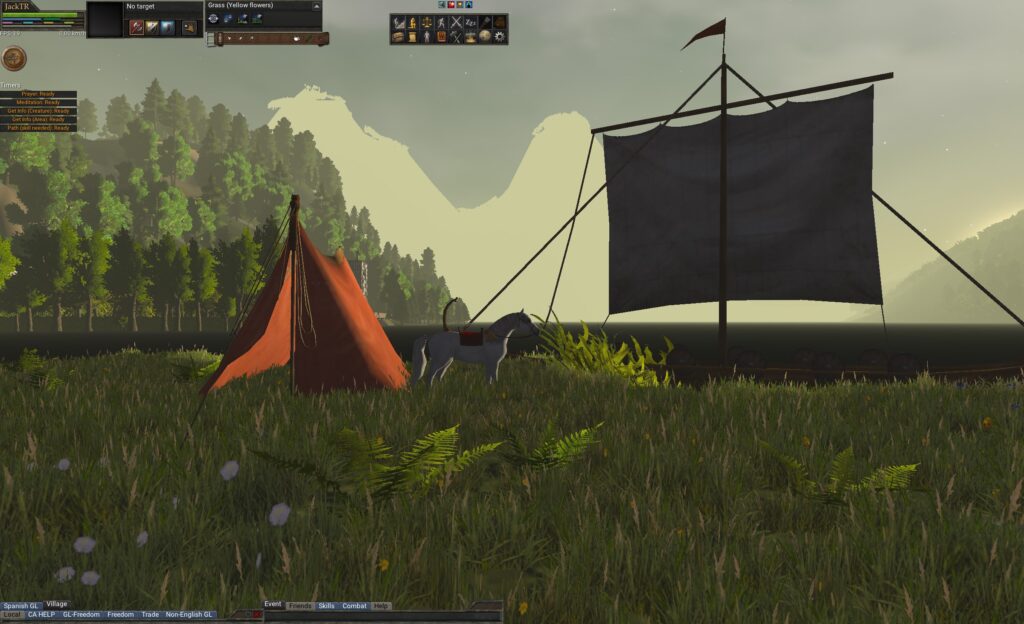Open the Help tab

[x=380, y=606]
